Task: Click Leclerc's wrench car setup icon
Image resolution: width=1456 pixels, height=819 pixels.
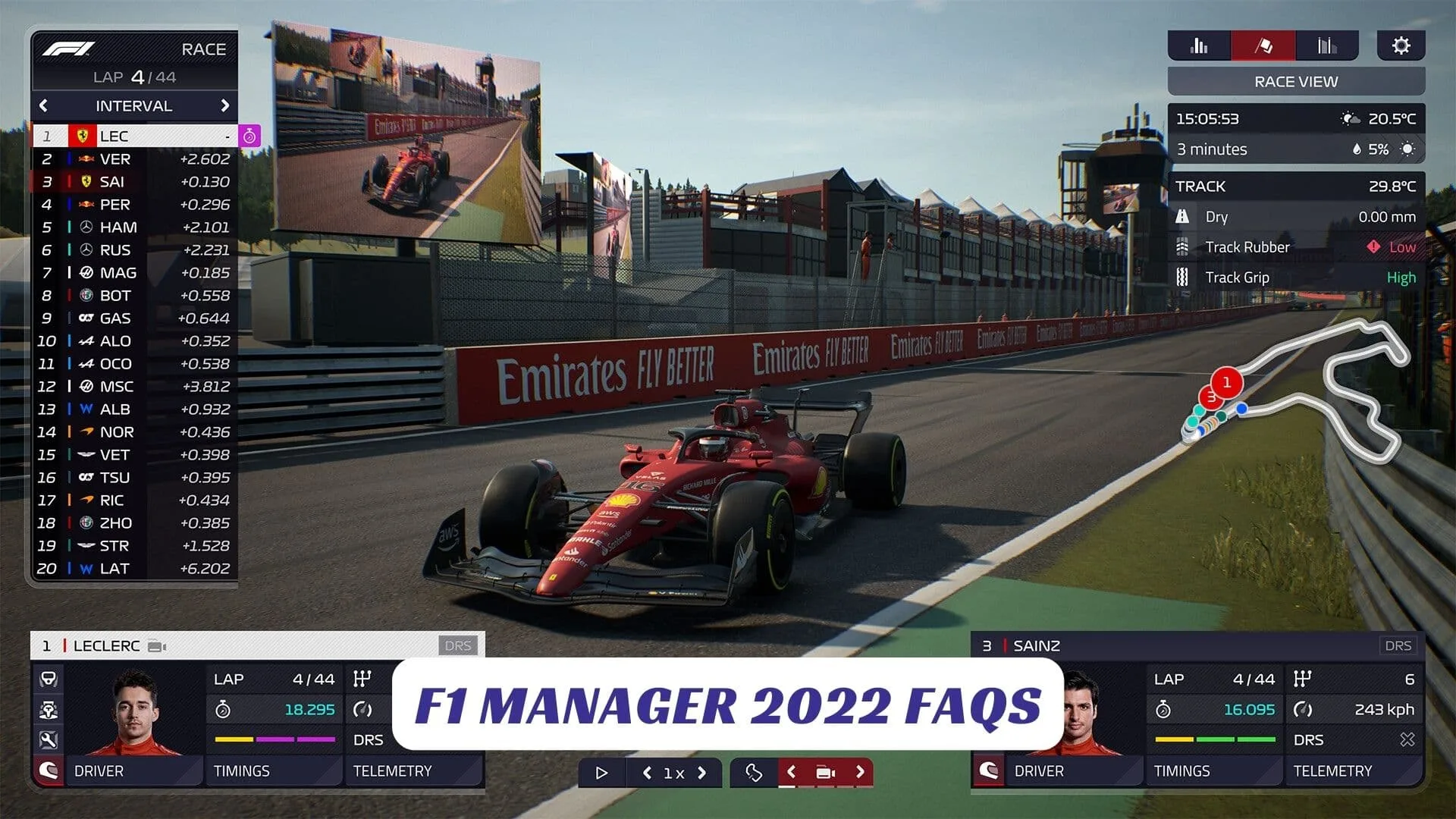Action: tap(48, 740)
